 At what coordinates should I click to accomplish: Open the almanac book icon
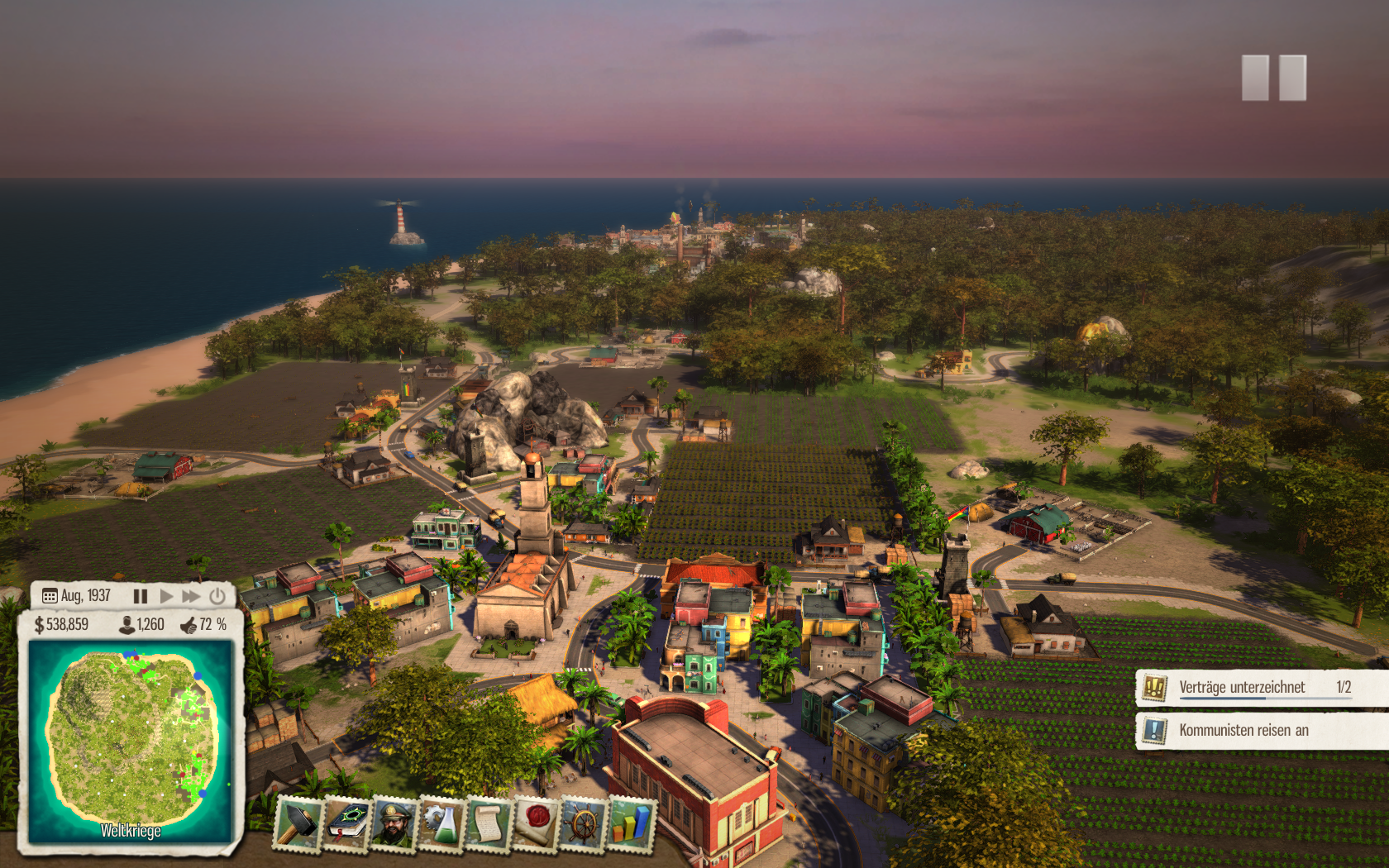(x=348, y=823)
